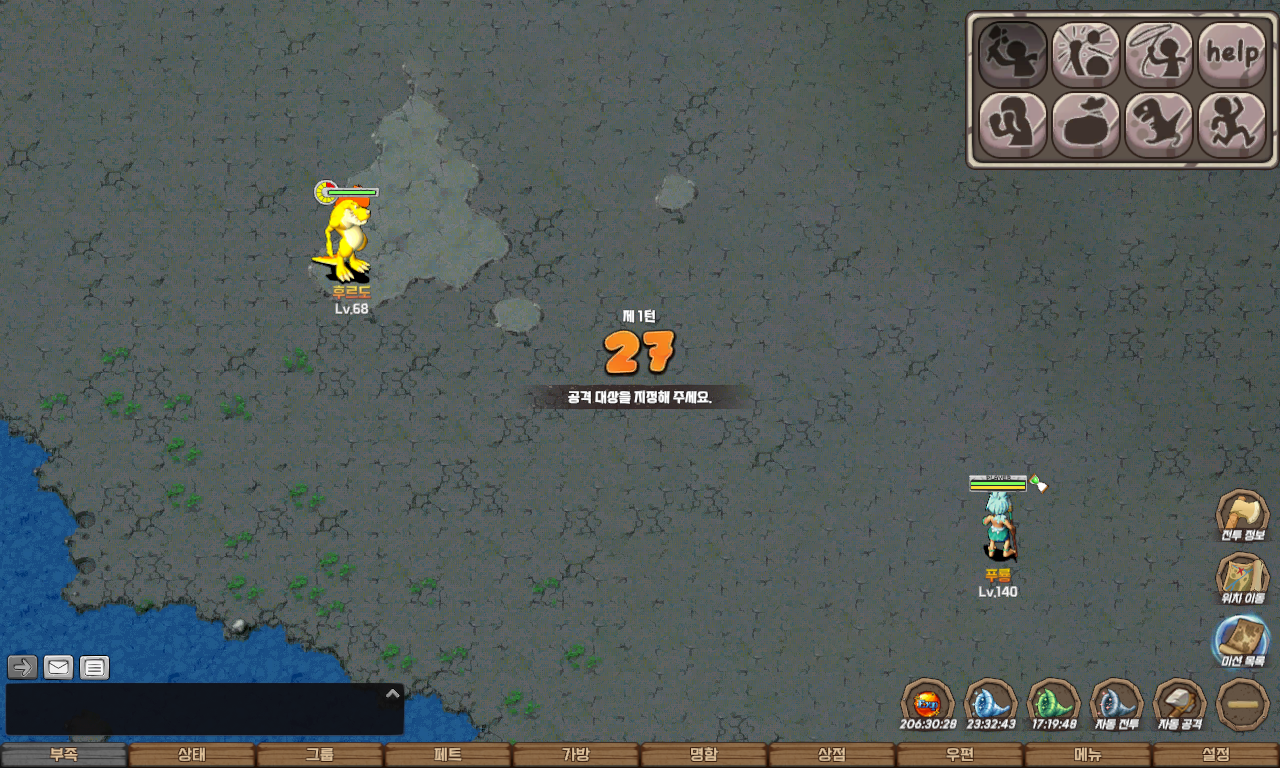
Task: Collapse icons with the minus button
Action: tap(1243, 705)
